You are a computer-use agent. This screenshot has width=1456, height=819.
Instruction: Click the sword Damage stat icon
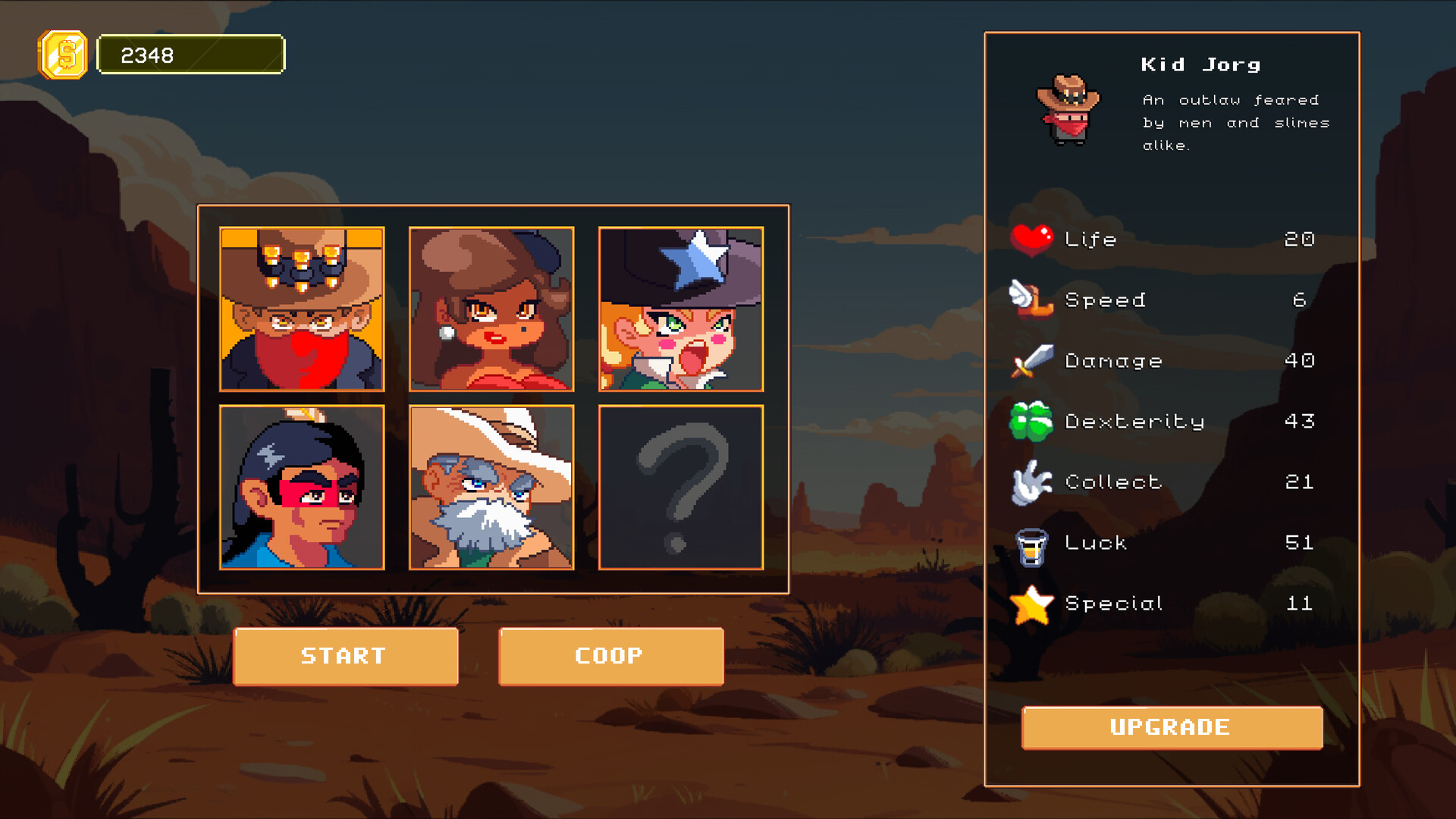click(x=1031, y=359)
